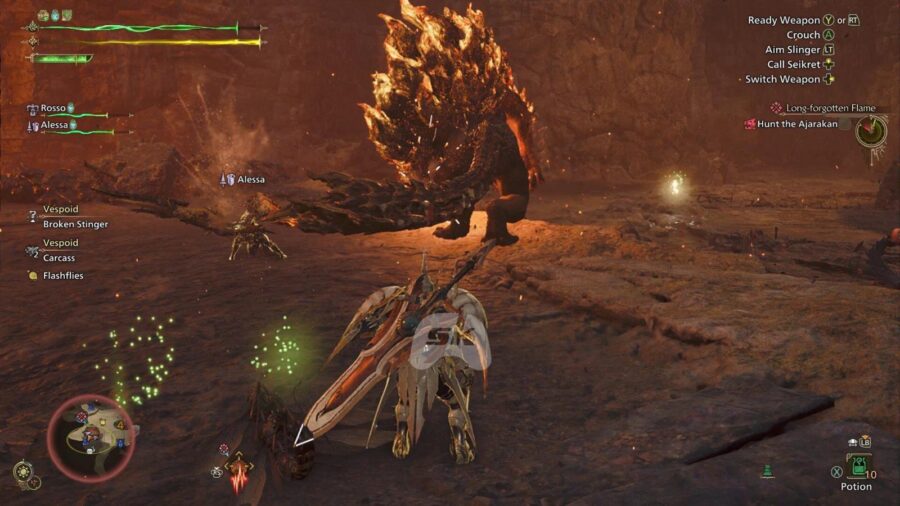Open the circular minimap
This screenshot has width=900, height=506.
tap(91, 439)
